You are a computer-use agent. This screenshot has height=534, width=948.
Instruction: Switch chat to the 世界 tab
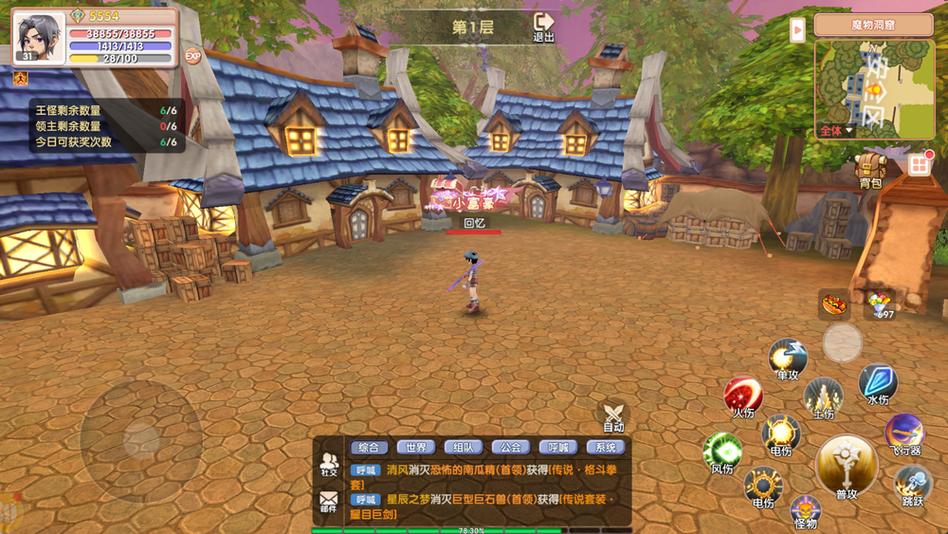click(415, 448)
